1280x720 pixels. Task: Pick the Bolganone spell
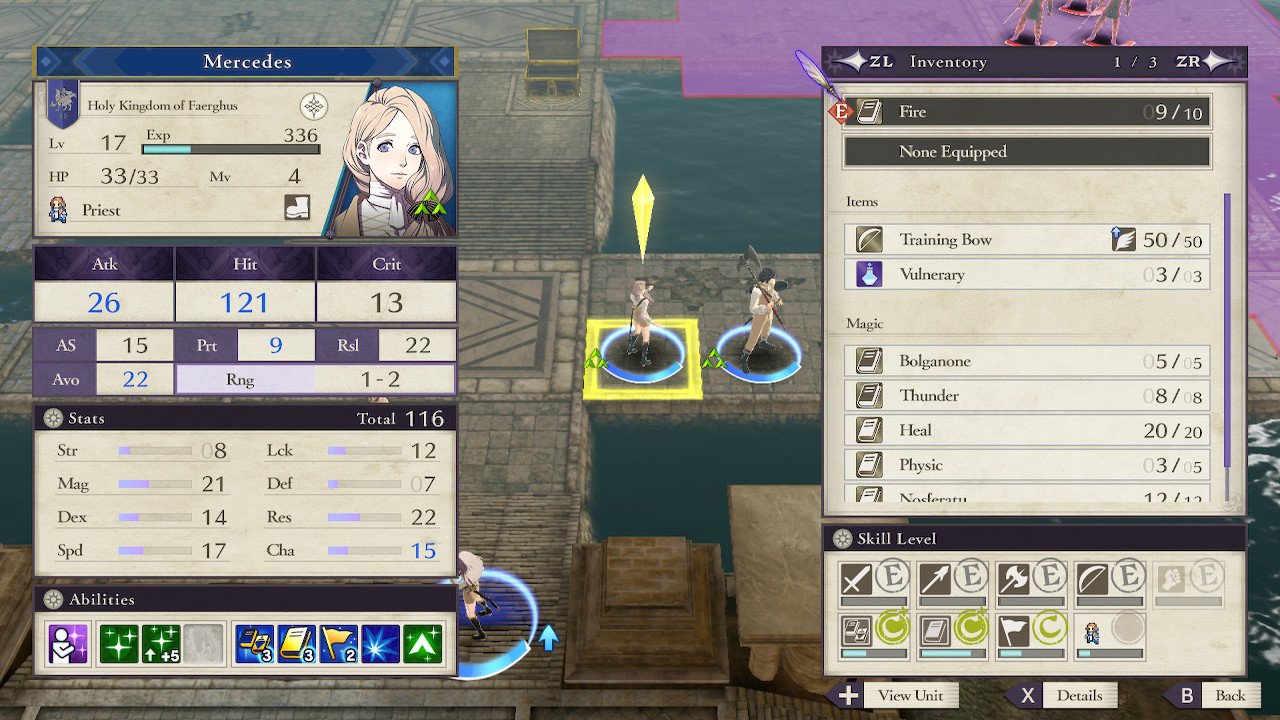click(1027, 361)
